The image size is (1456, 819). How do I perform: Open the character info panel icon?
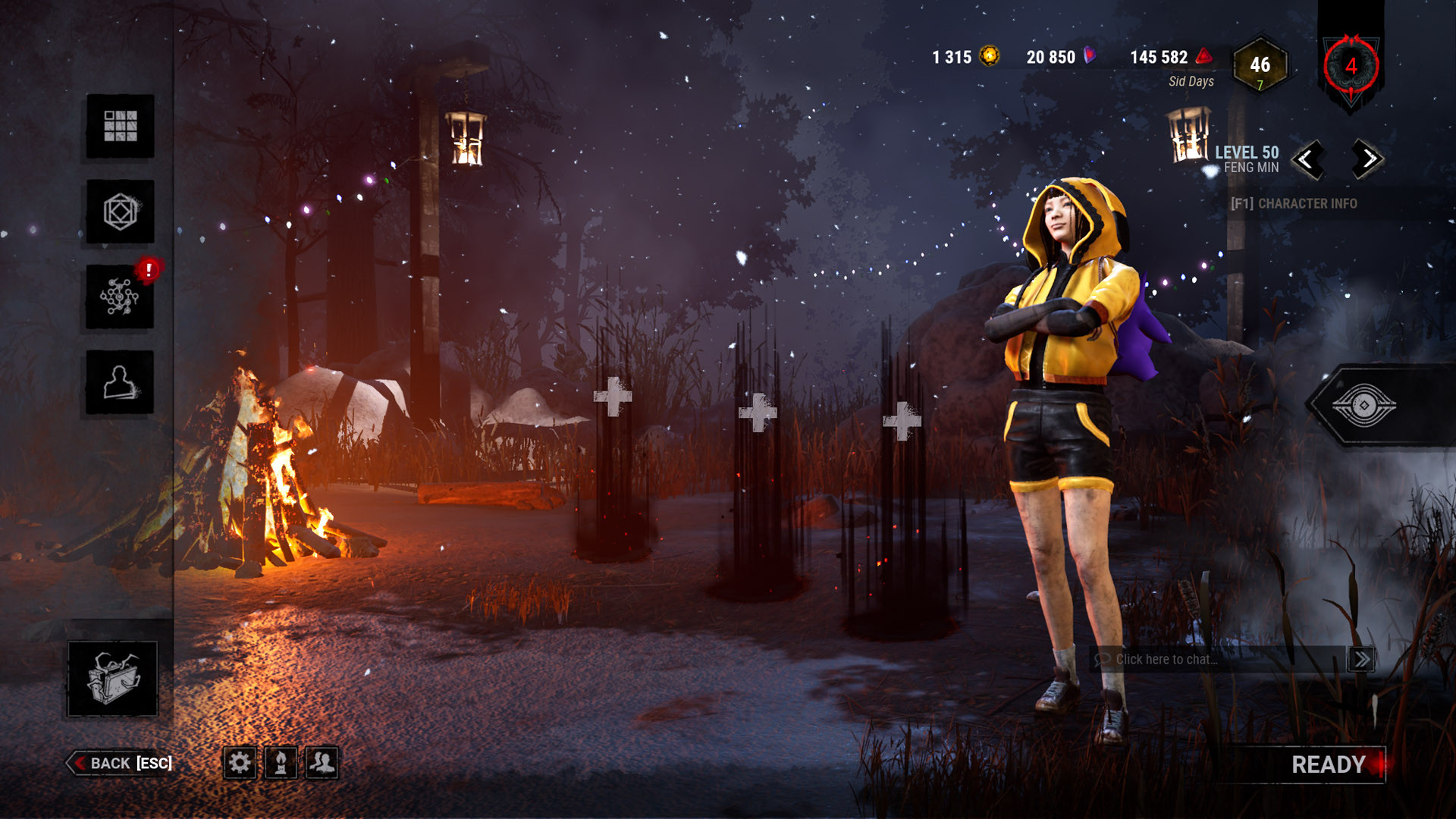click(120, 381)
